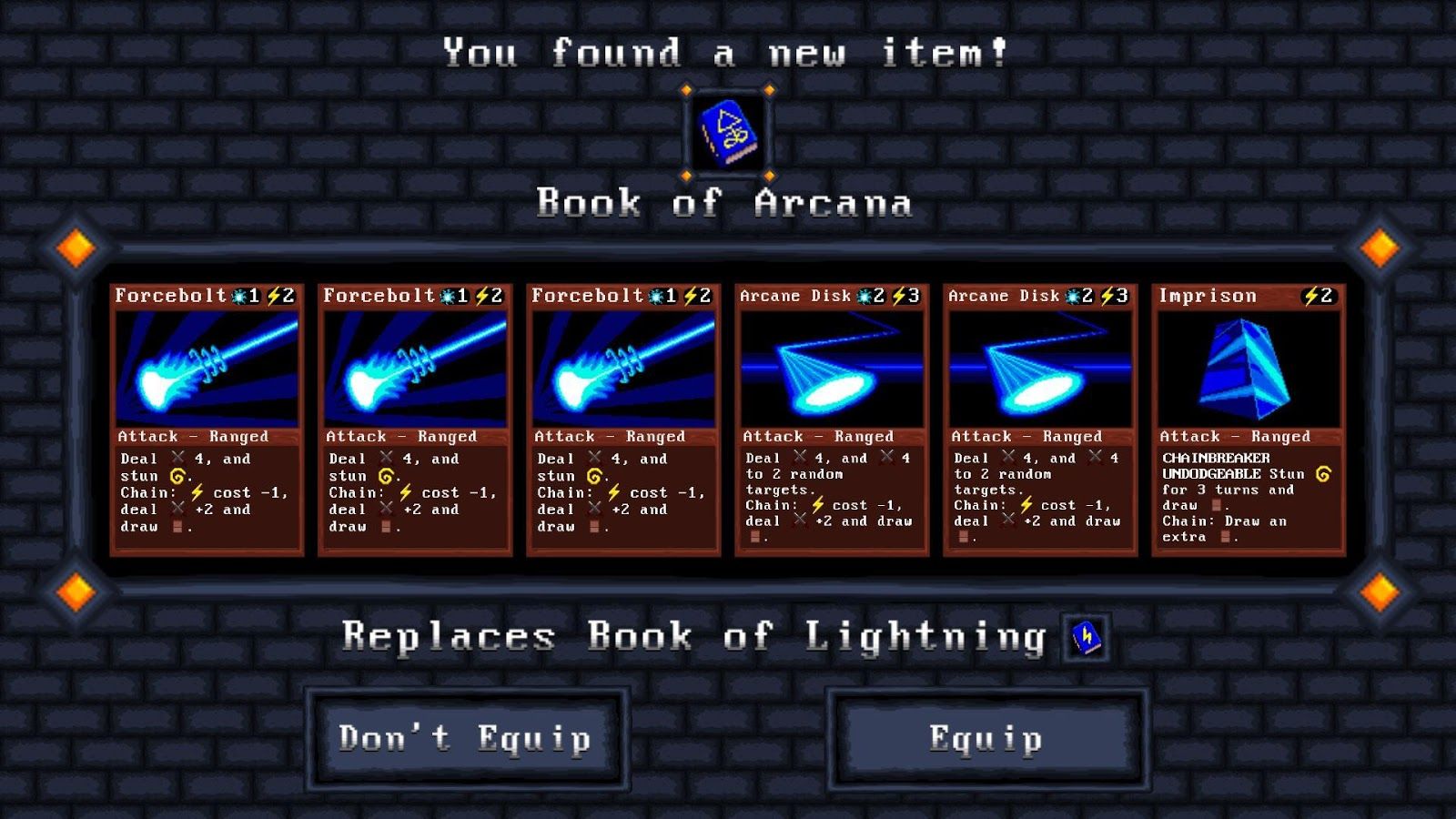Click the Book of Lightning icon beside replacement text

click(1084, 639)
